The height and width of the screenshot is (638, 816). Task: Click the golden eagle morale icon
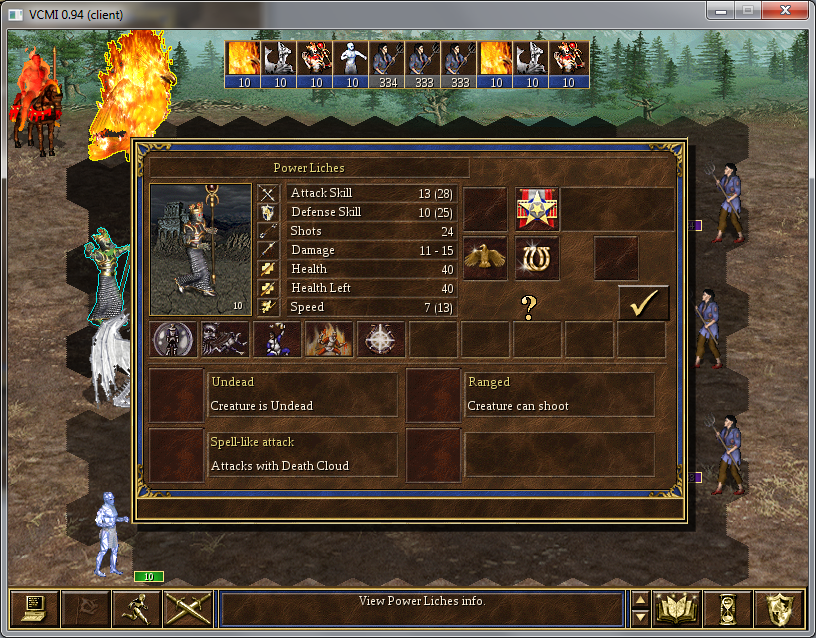(x=485, y=258)
